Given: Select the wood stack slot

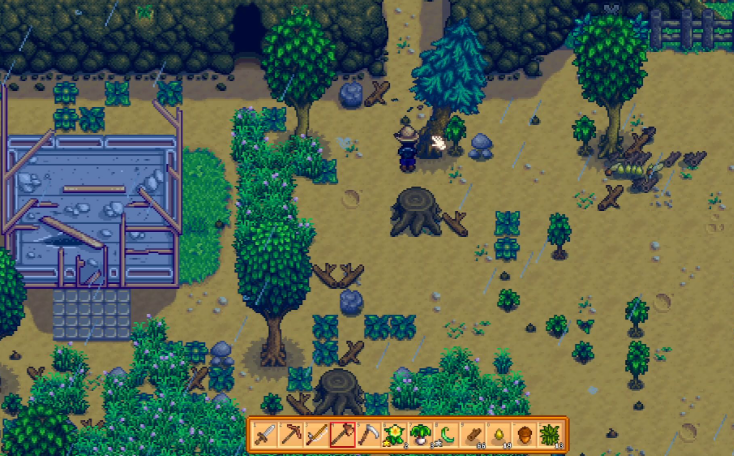Looking at the screenshot, I should tap(476, 435).
